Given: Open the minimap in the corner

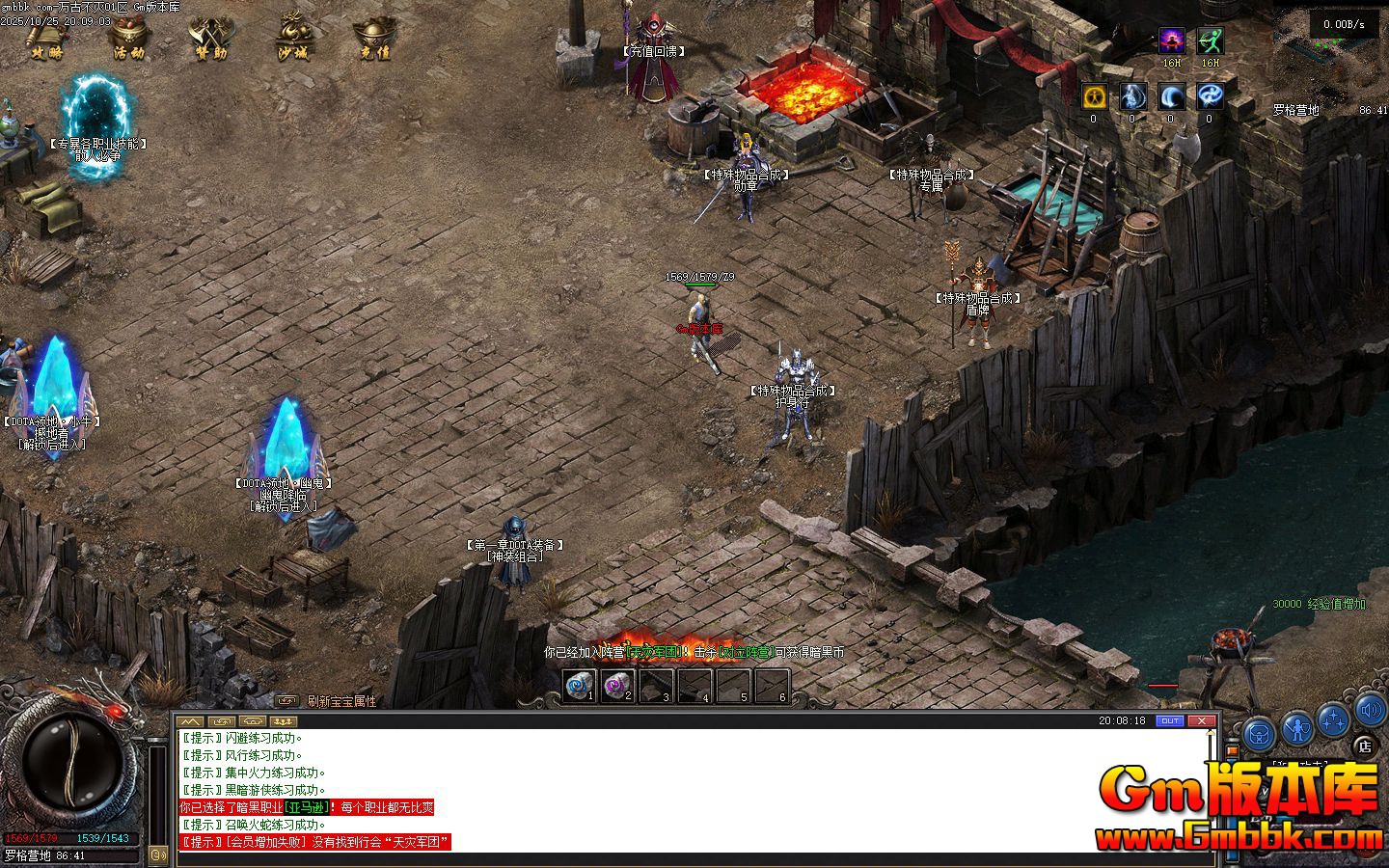Looking at the screenshot, I should tap(1331, 53).
